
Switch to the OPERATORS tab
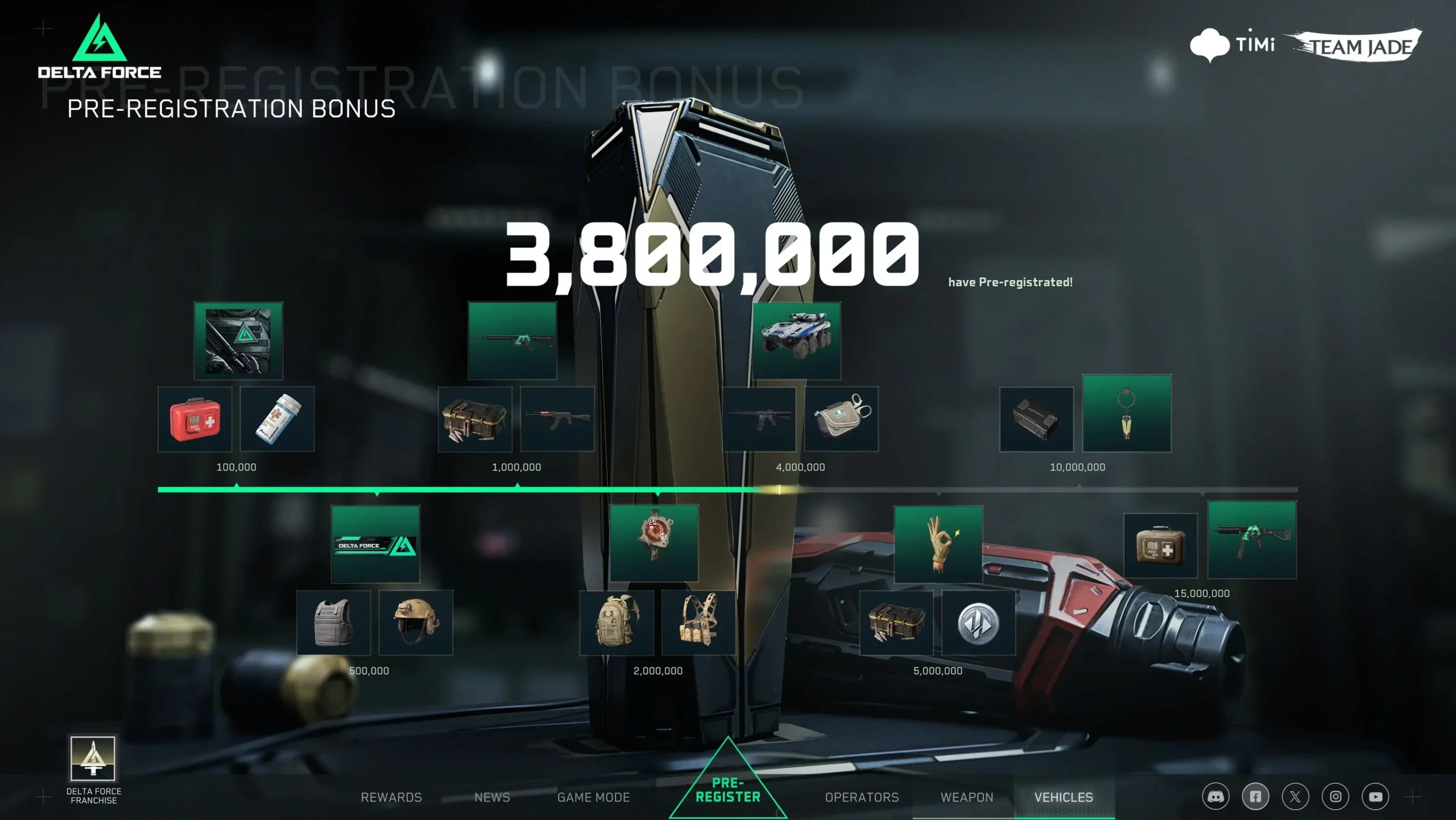[x=861, y=797]
